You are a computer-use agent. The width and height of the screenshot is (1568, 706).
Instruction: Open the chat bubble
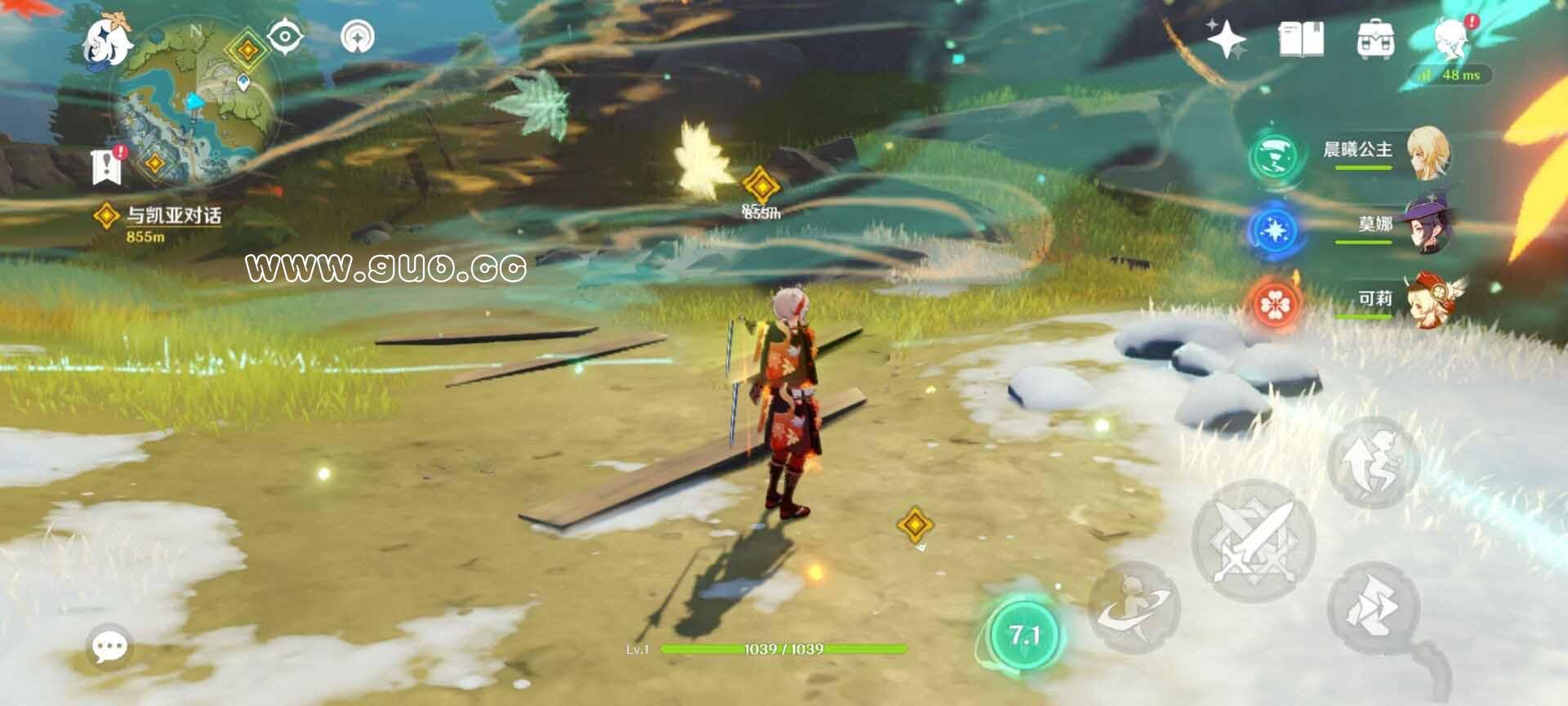[109, 647]
